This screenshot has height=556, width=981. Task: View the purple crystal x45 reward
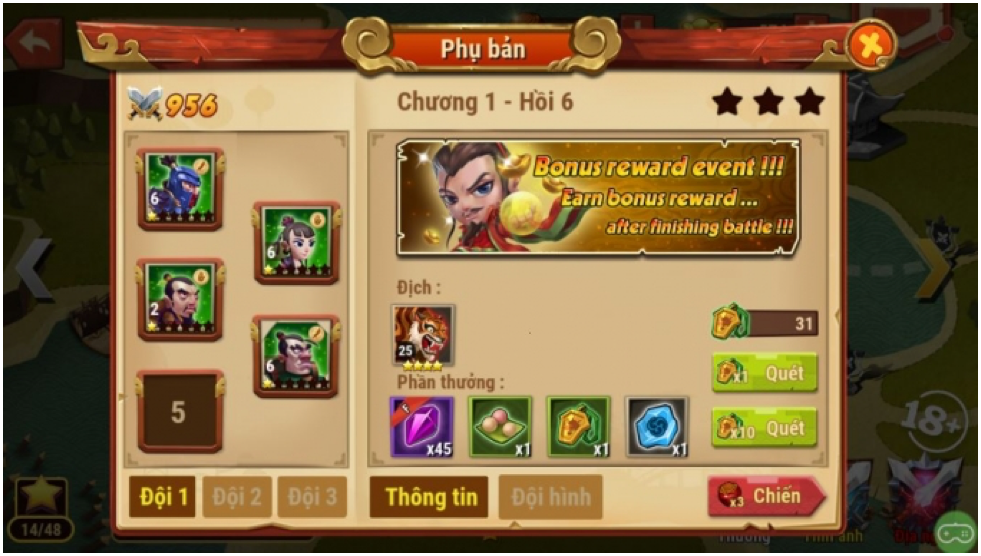421,426
